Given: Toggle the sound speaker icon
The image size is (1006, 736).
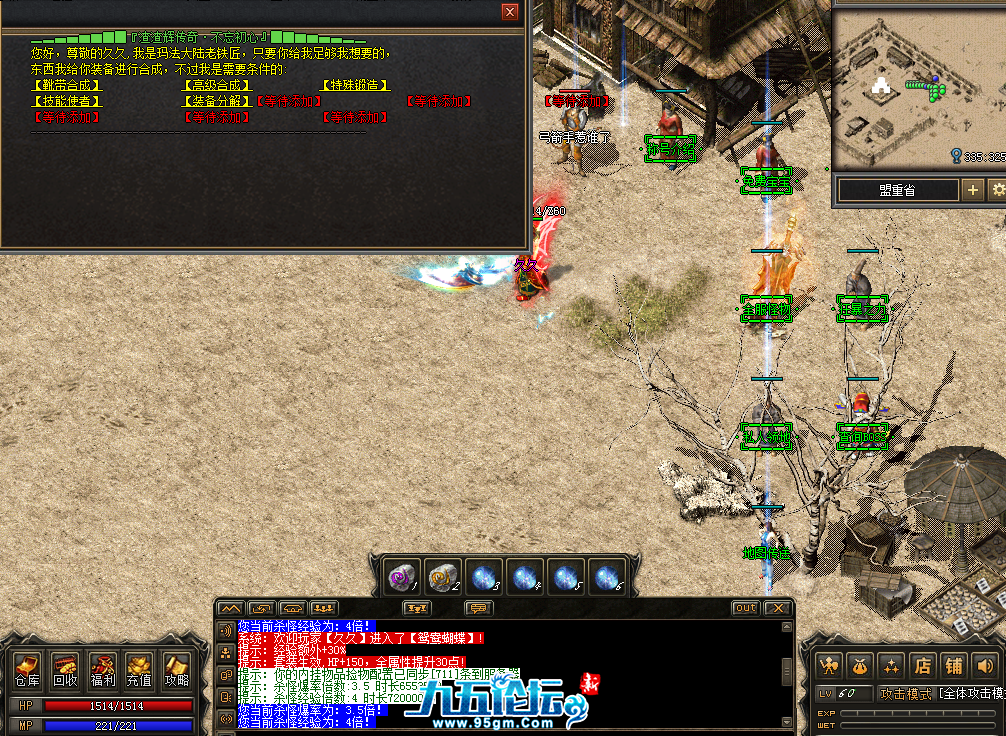Looking at the screenshot, I should click(x=985, y=665).
